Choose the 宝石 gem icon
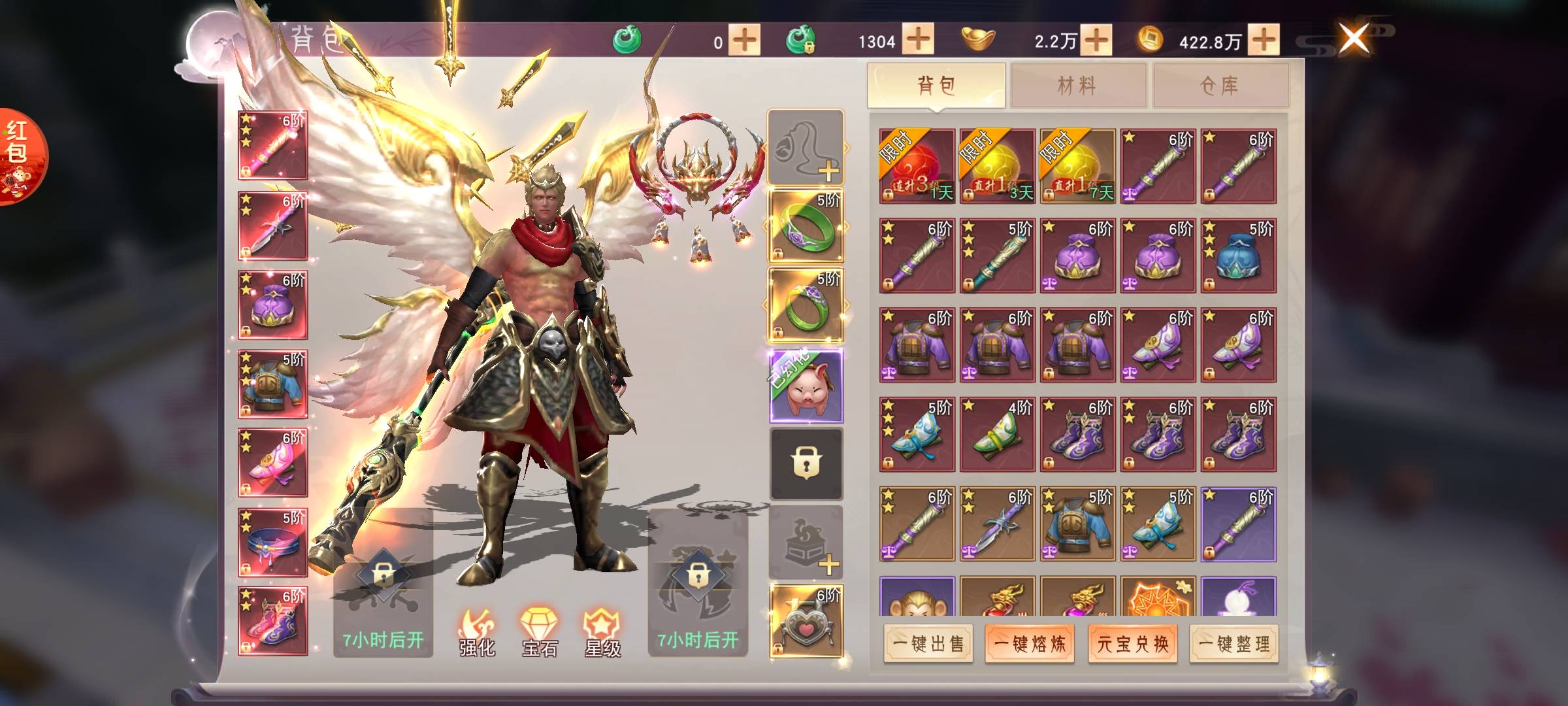Viewport: 1568px width, 706px height. (540, 632)
